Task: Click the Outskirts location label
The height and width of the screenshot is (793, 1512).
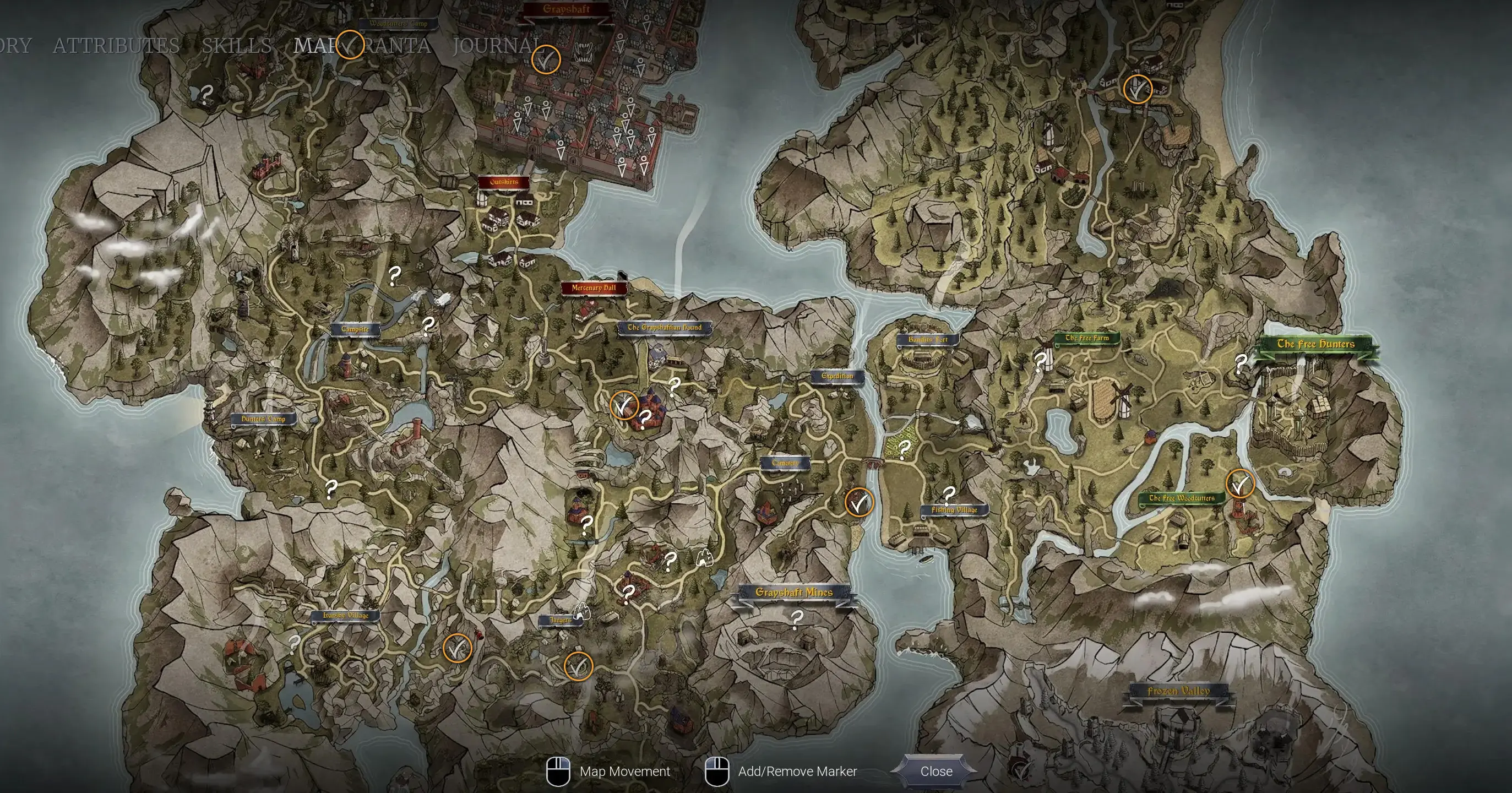Action: point(504,182)
